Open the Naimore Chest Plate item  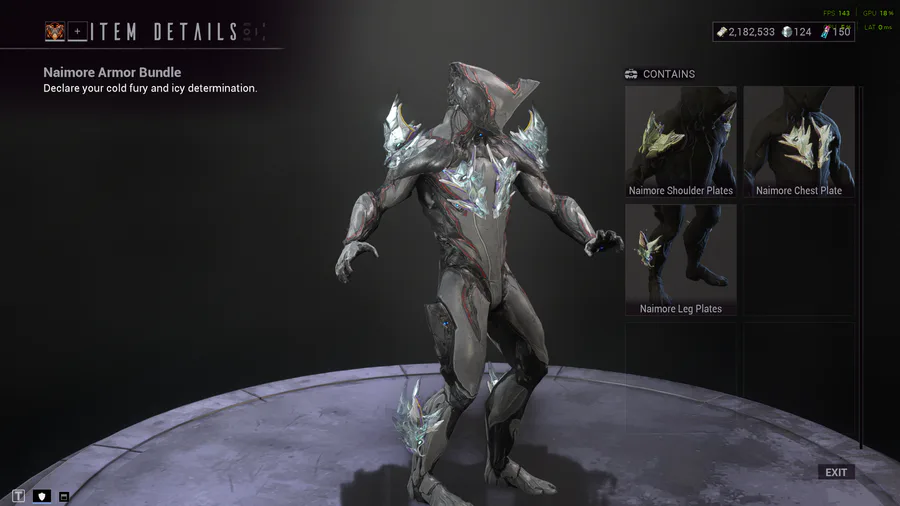click(x=799, y=142)
